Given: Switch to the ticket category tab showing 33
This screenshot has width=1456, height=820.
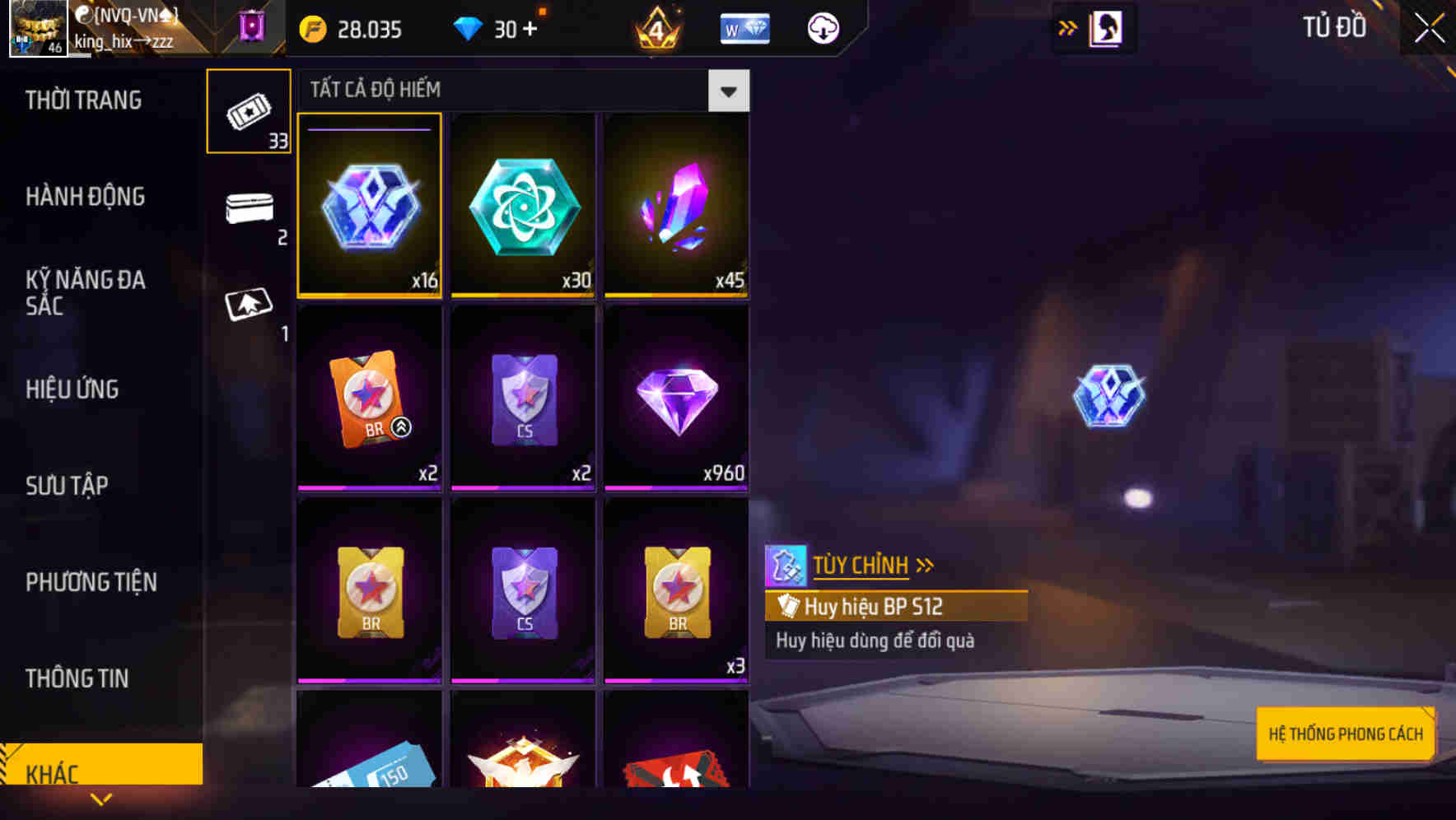Looking at the screenshot, I should point(250,111).
